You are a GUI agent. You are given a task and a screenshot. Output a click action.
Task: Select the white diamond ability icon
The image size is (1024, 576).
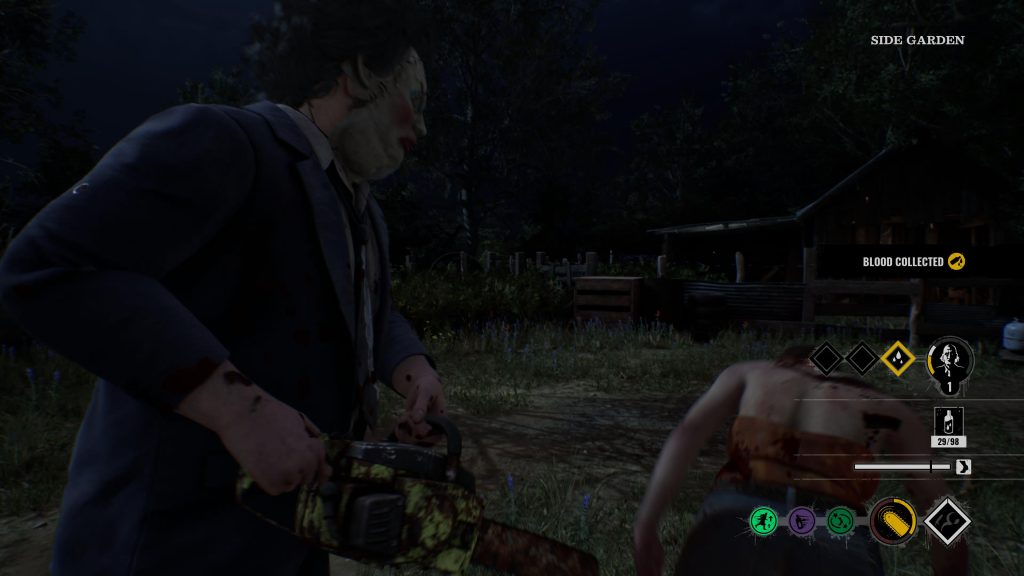point(947,521)
